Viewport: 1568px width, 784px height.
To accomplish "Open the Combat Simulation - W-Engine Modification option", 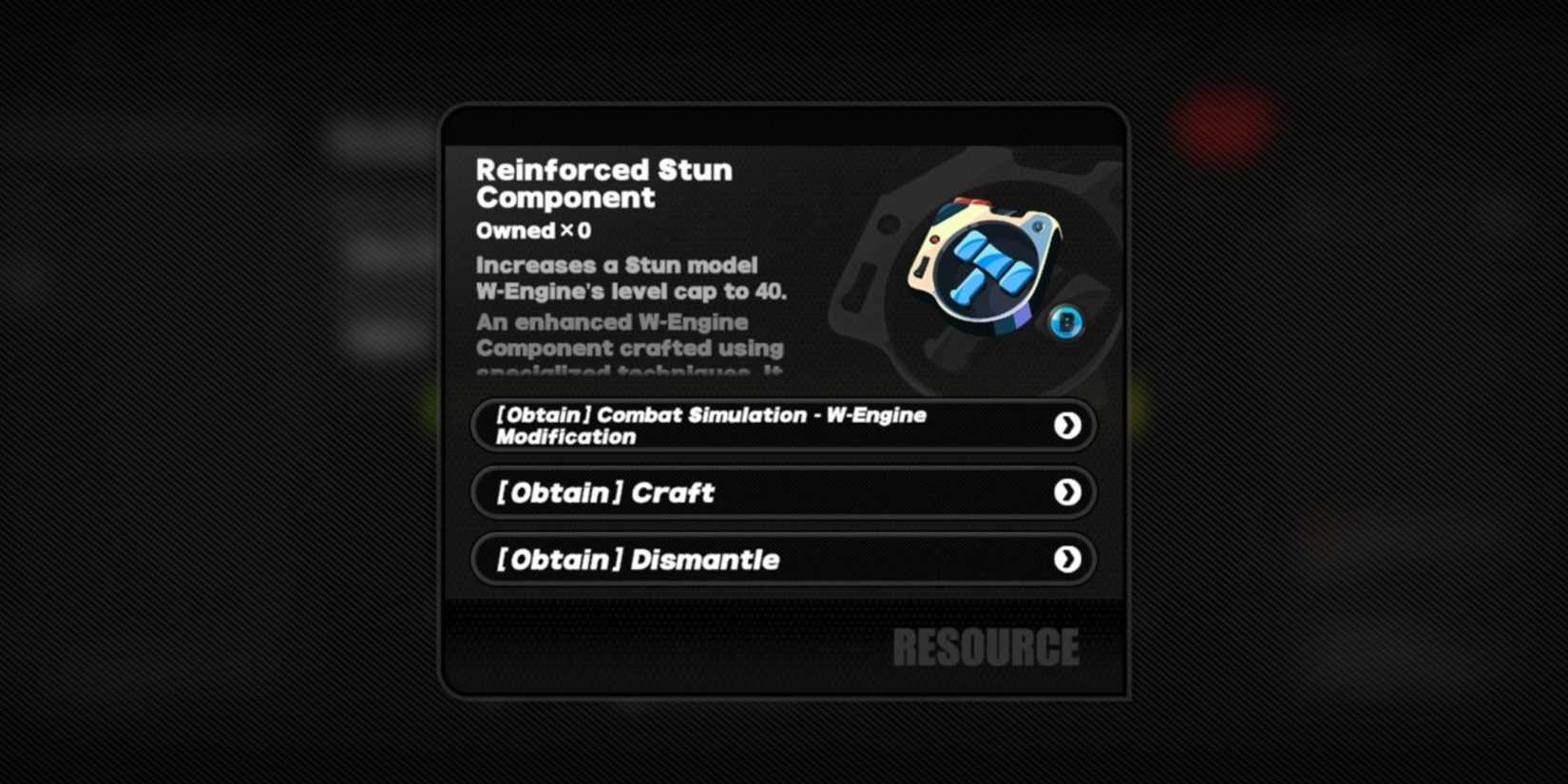I will coord(783,425).
